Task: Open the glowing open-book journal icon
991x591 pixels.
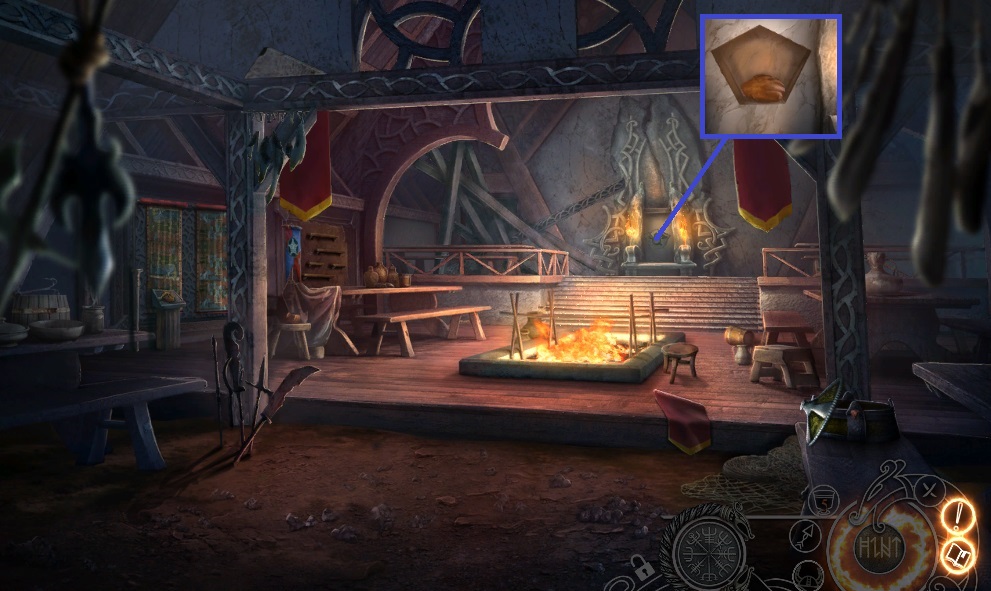Action: click(957, 554)
